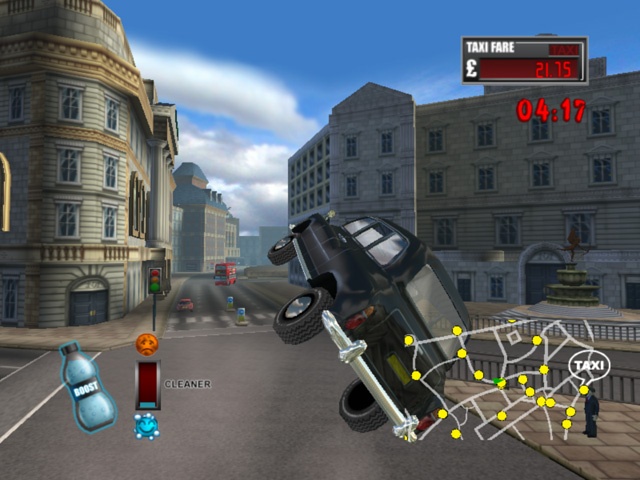The height and width of the screenshot is (480, 640).
Task: Click the TAXI speech bubble marker
Action: [589, 367]
